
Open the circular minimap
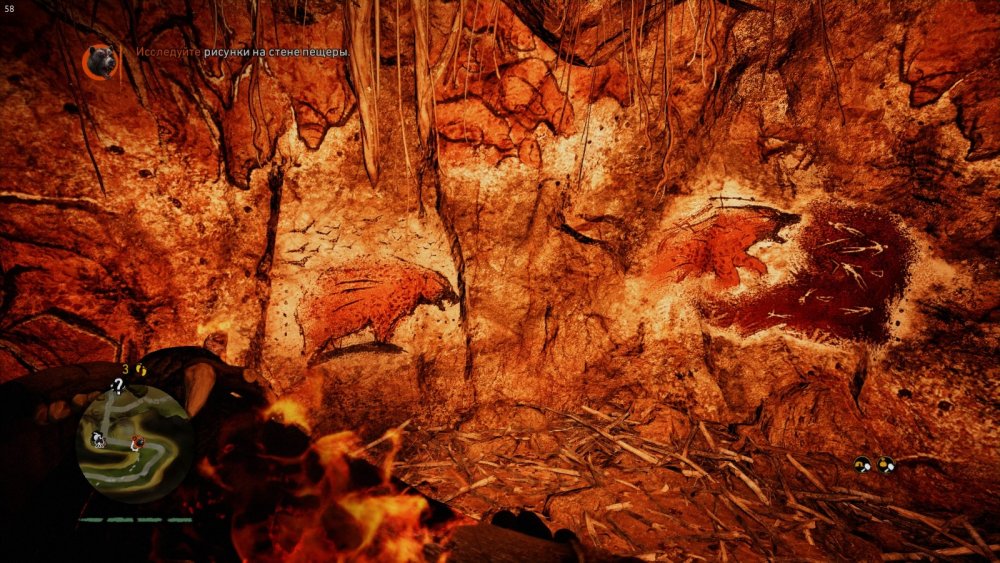click(134, 442)
